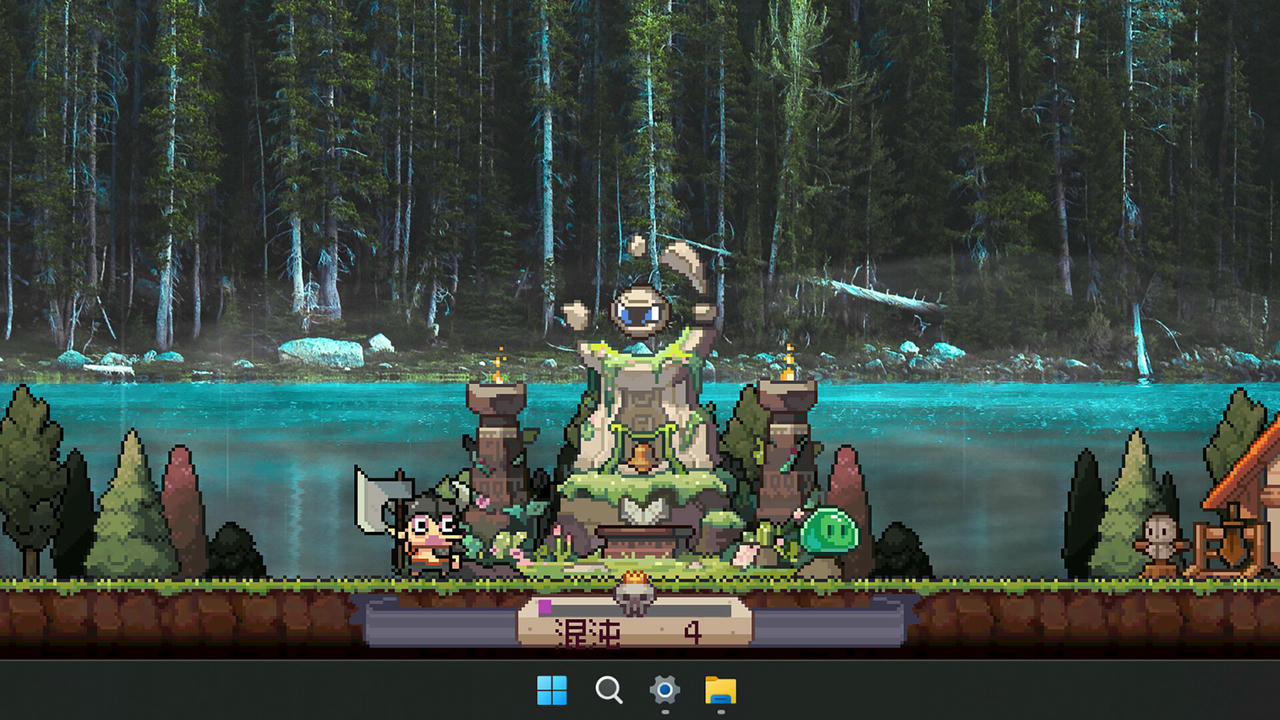Viewport: 1280px width, 720px height.
Task: Open File Explorer from the taskbar
Action: click(x=721, y=691)
